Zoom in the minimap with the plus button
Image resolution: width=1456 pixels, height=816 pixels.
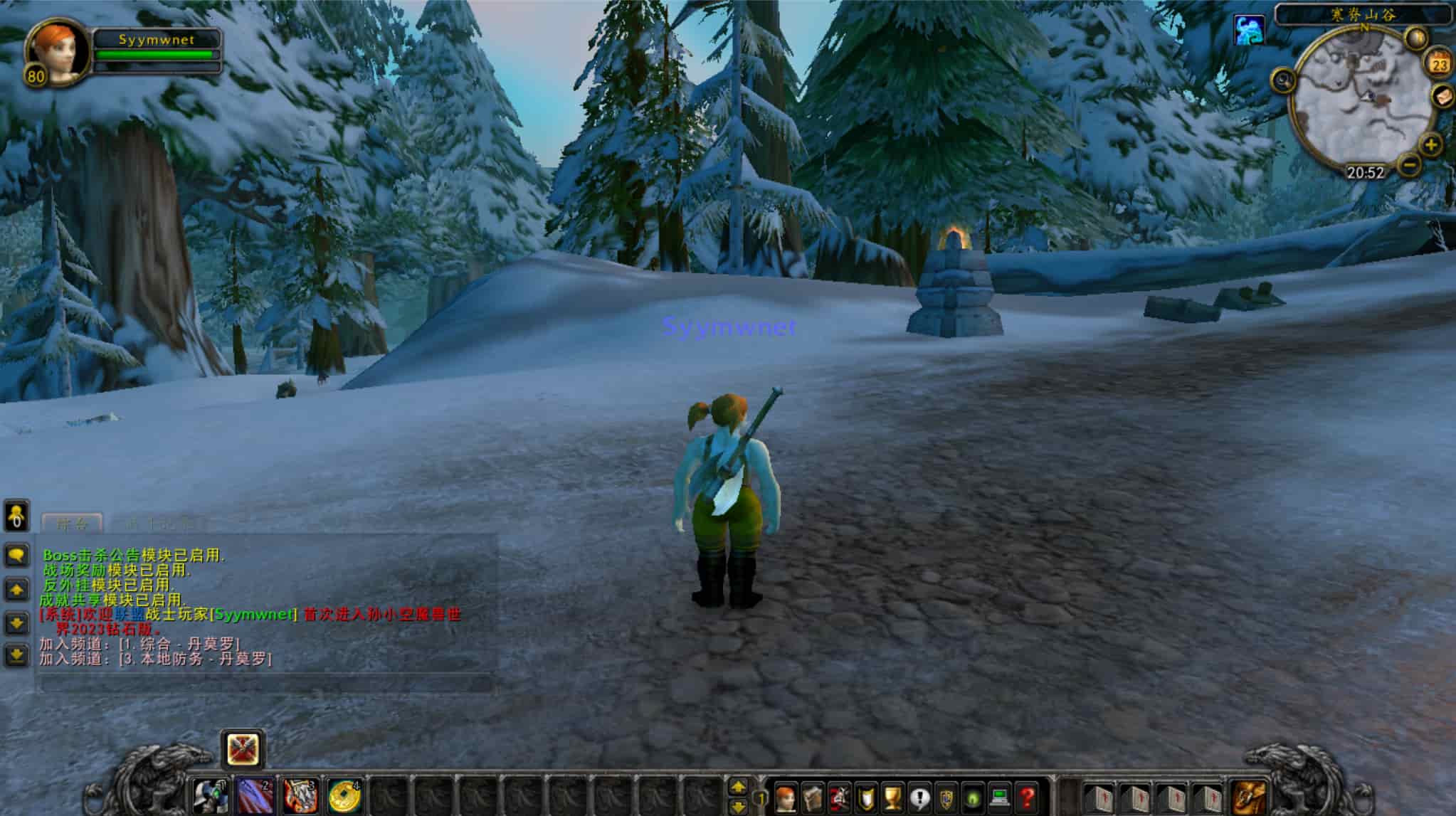coord(1430,145)
